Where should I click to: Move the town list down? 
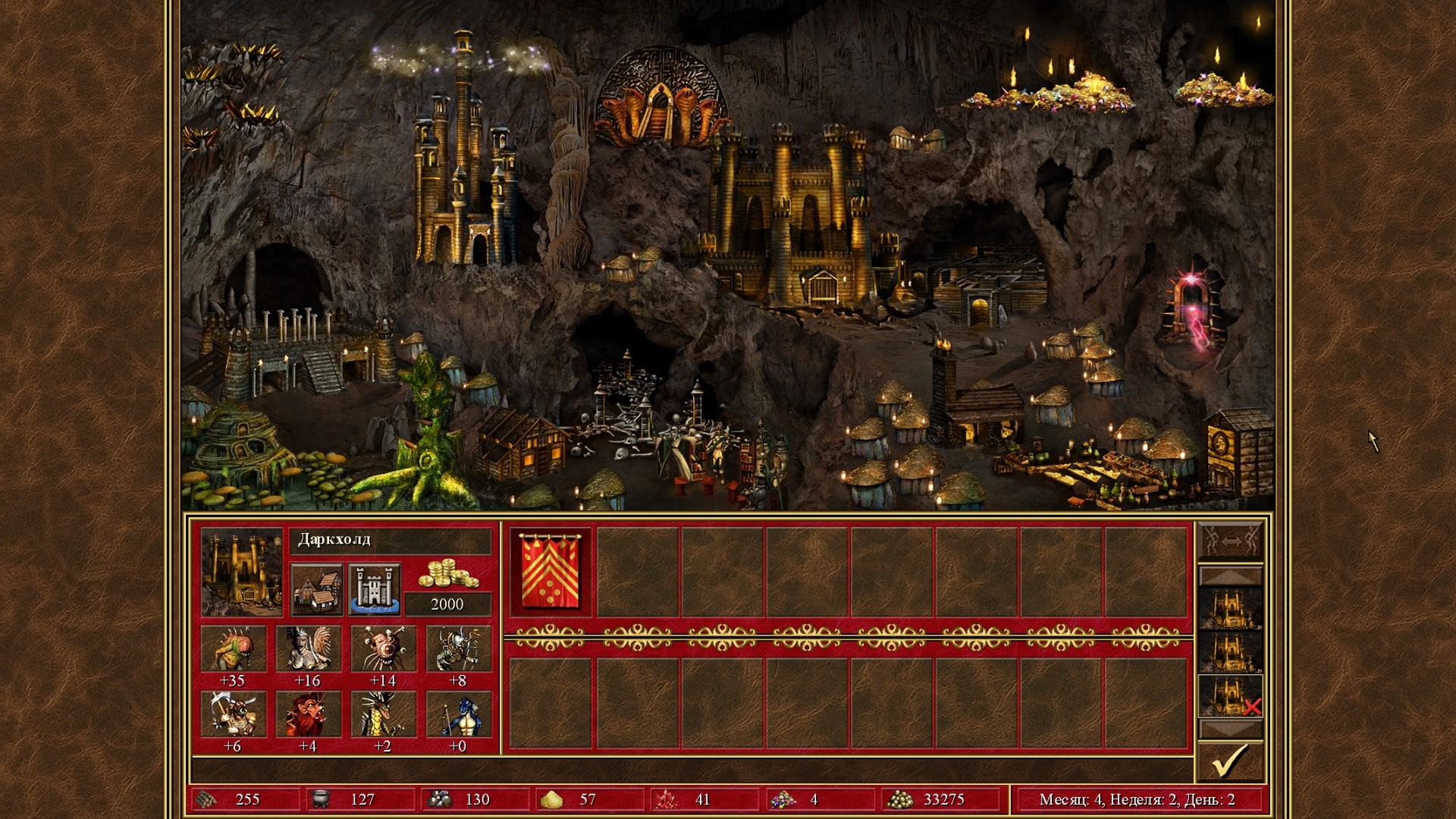click(1230, 730)
